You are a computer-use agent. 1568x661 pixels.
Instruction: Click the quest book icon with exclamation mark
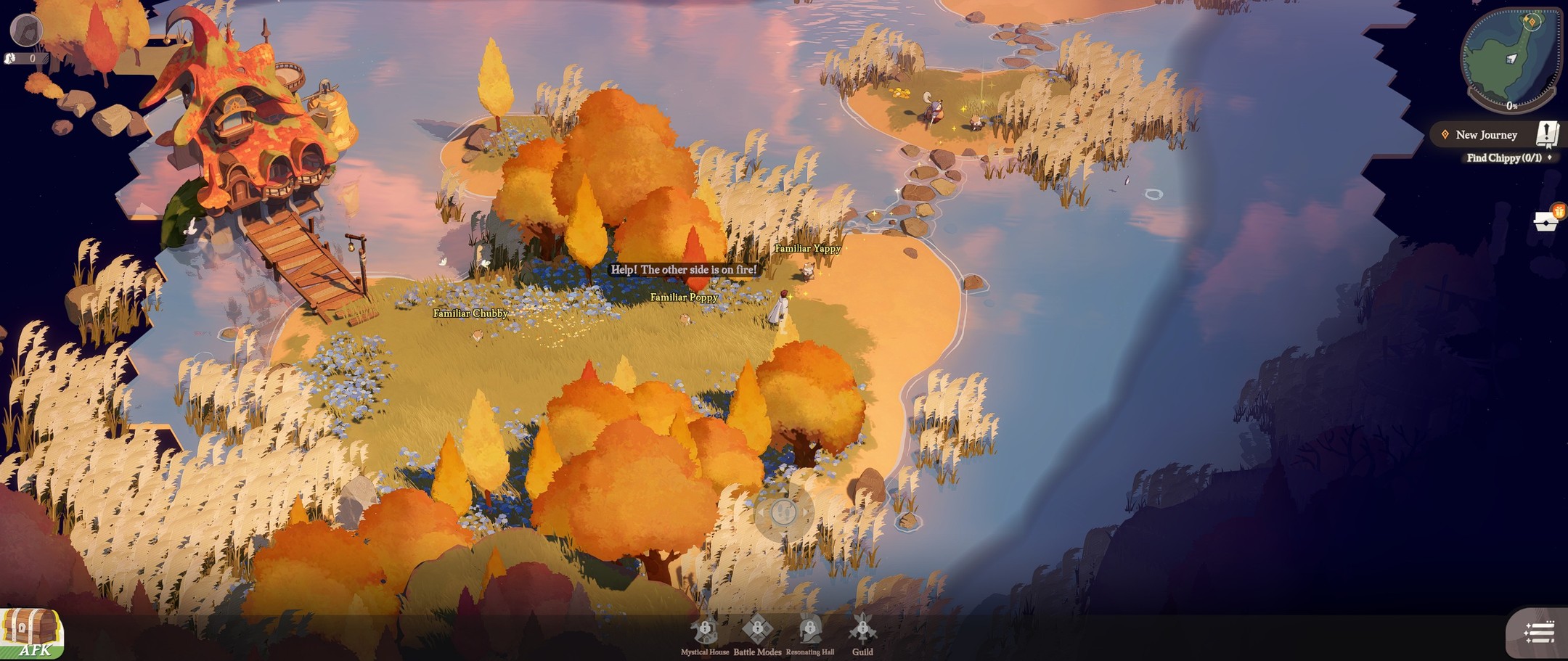[x=1547, y=134]
